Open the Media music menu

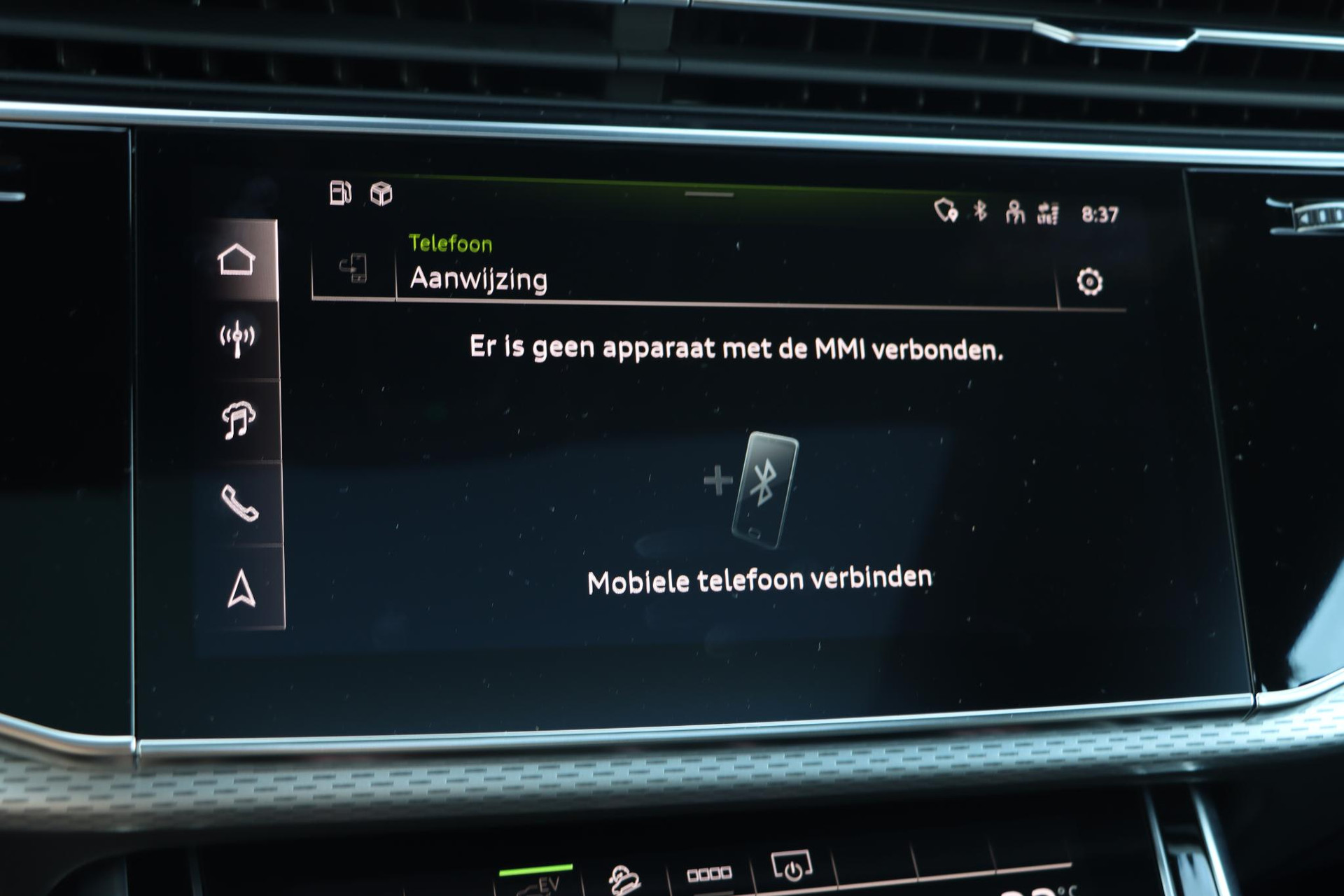(x=239, y=421)
